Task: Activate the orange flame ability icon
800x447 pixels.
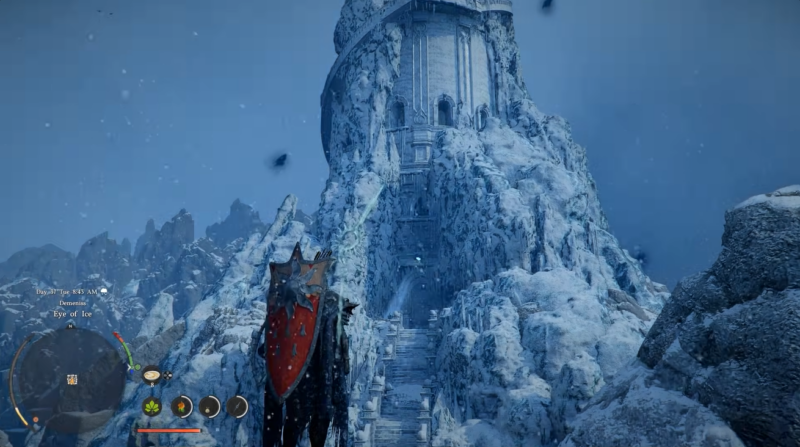Action: [x=181, y=406]
